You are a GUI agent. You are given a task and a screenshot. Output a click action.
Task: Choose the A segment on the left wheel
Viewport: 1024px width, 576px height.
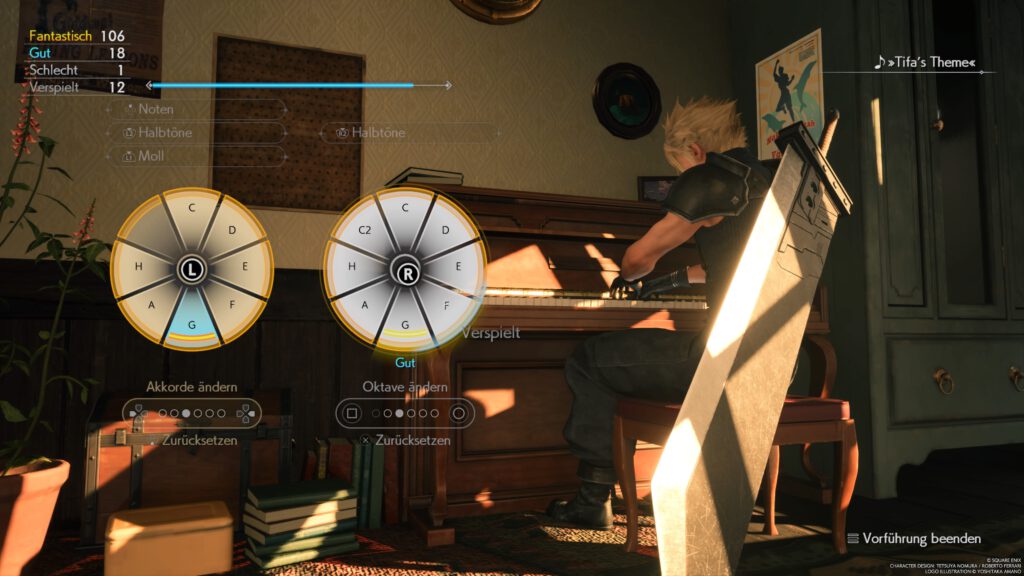click(151, 307)
